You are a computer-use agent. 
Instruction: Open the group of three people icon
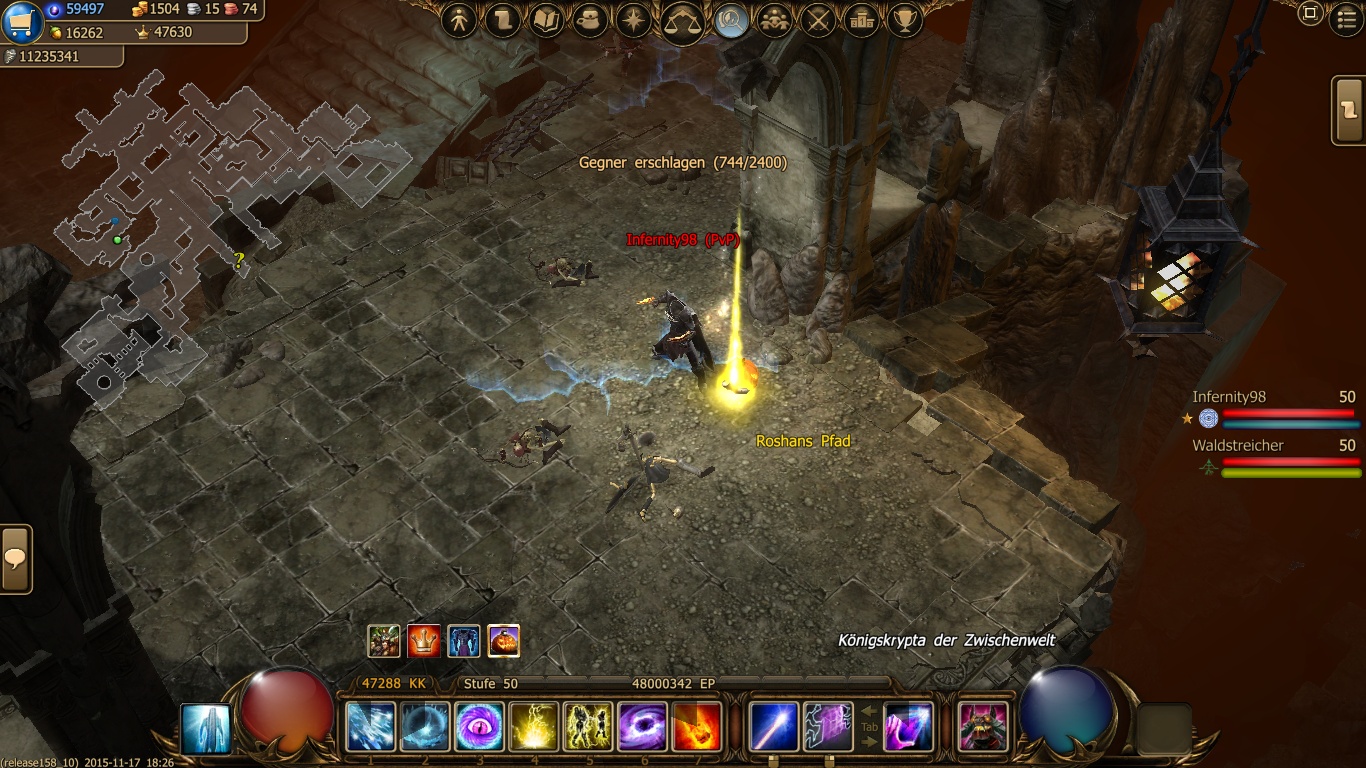click(775, 20)
